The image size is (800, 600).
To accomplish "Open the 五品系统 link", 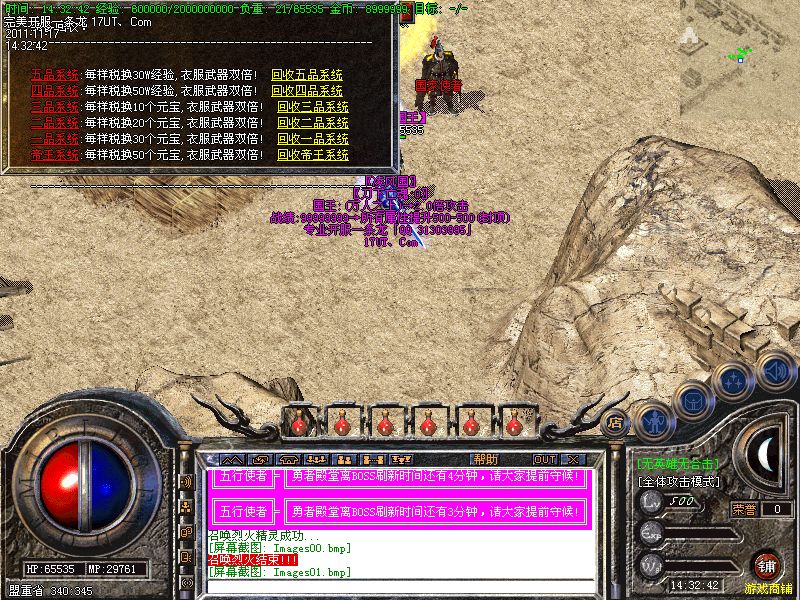I will (55, 75).
